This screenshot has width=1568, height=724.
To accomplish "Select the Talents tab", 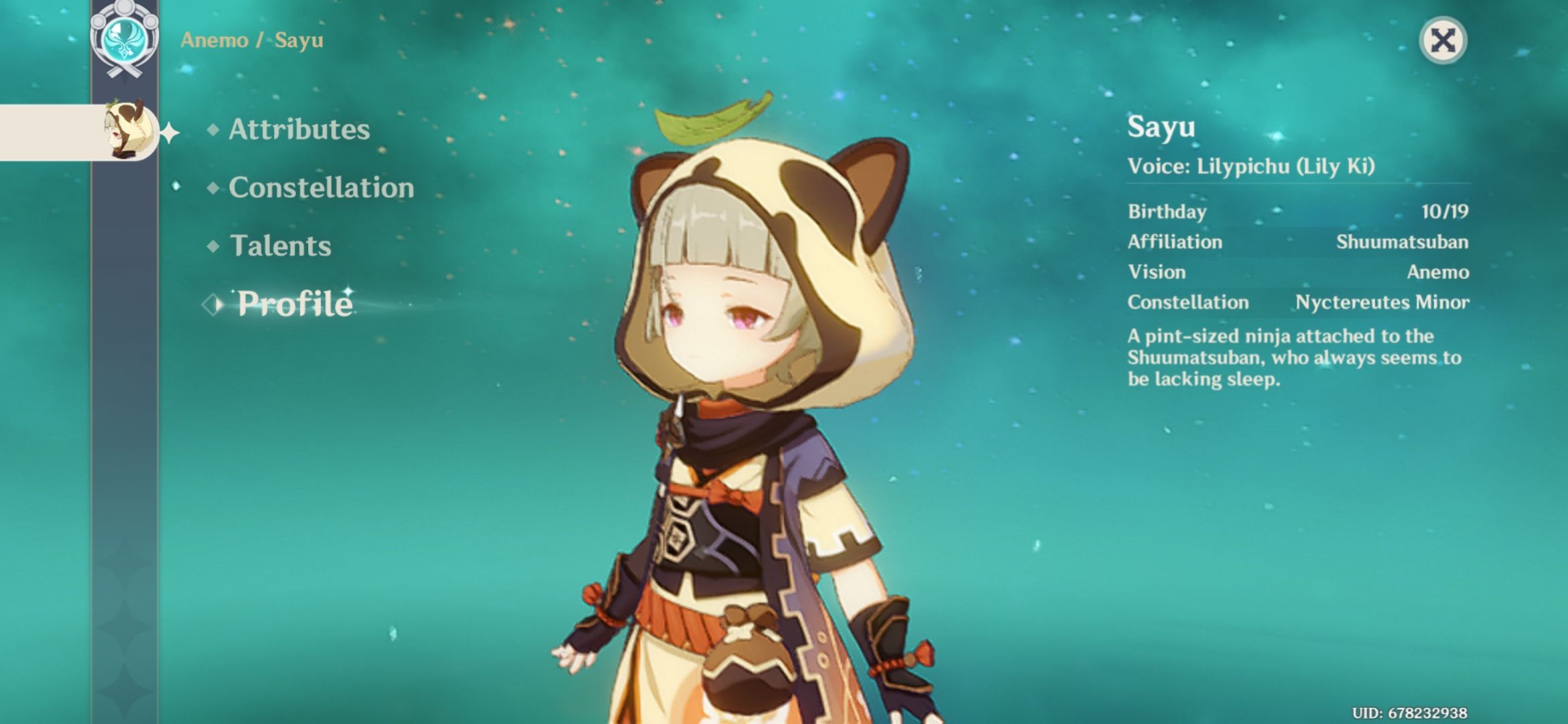I will click(x=281, y=247).
